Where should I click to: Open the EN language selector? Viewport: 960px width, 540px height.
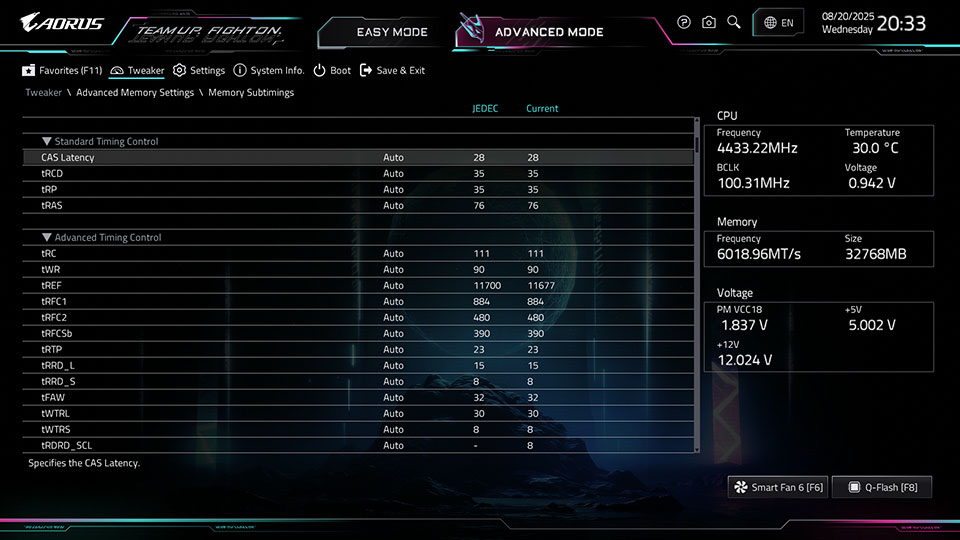[x=778, y=22]
